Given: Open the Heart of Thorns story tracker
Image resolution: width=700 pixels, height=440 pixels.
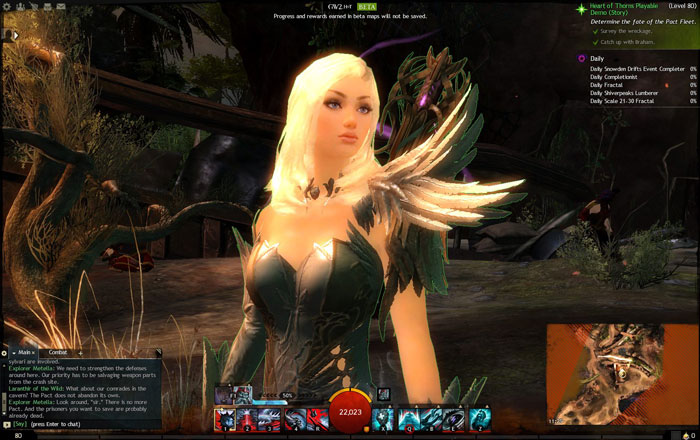Looking at the screenshot, I should click(625, 9).
